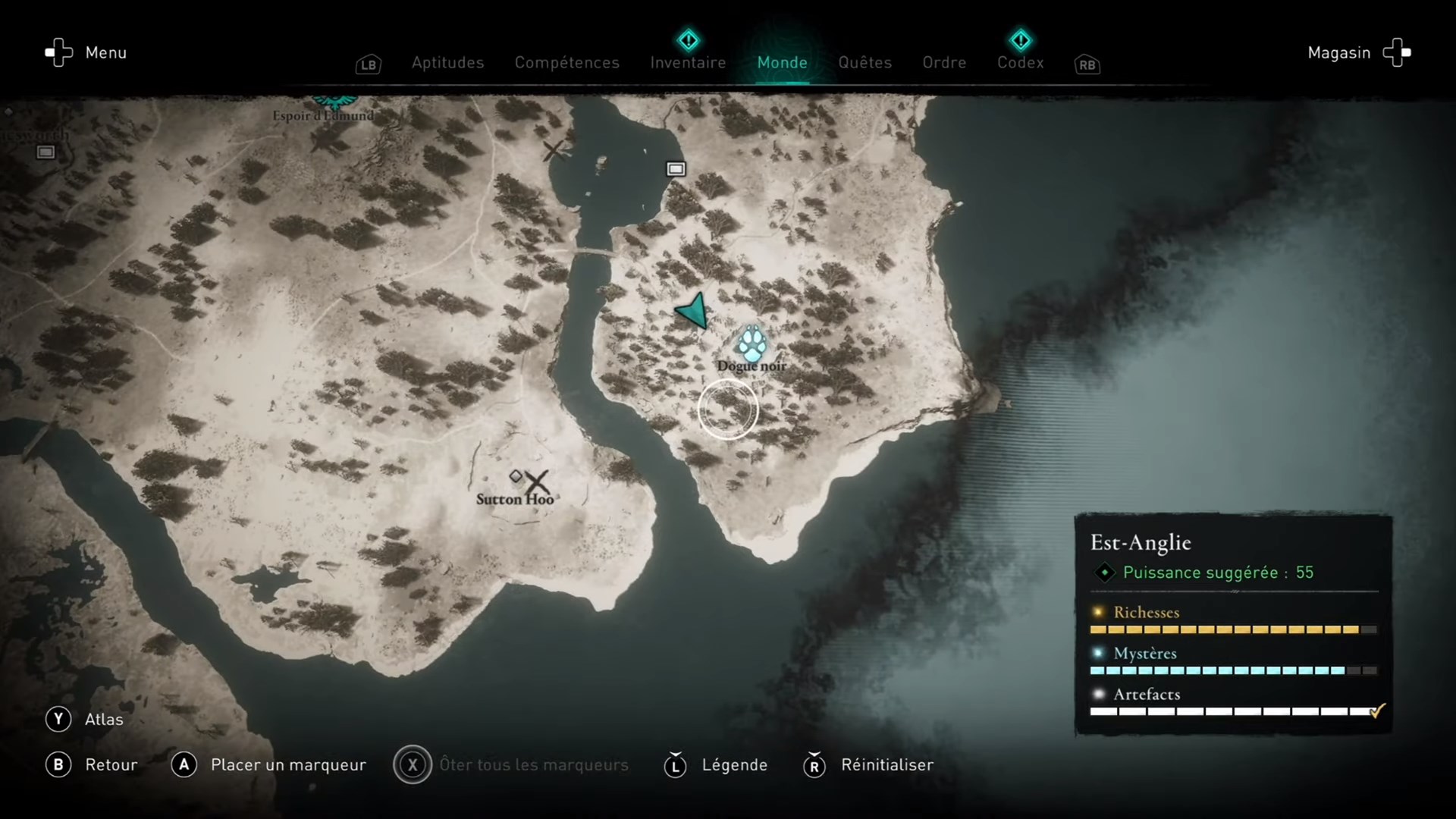
Task: Open the Inventaire tab
Action: point(688,62)
